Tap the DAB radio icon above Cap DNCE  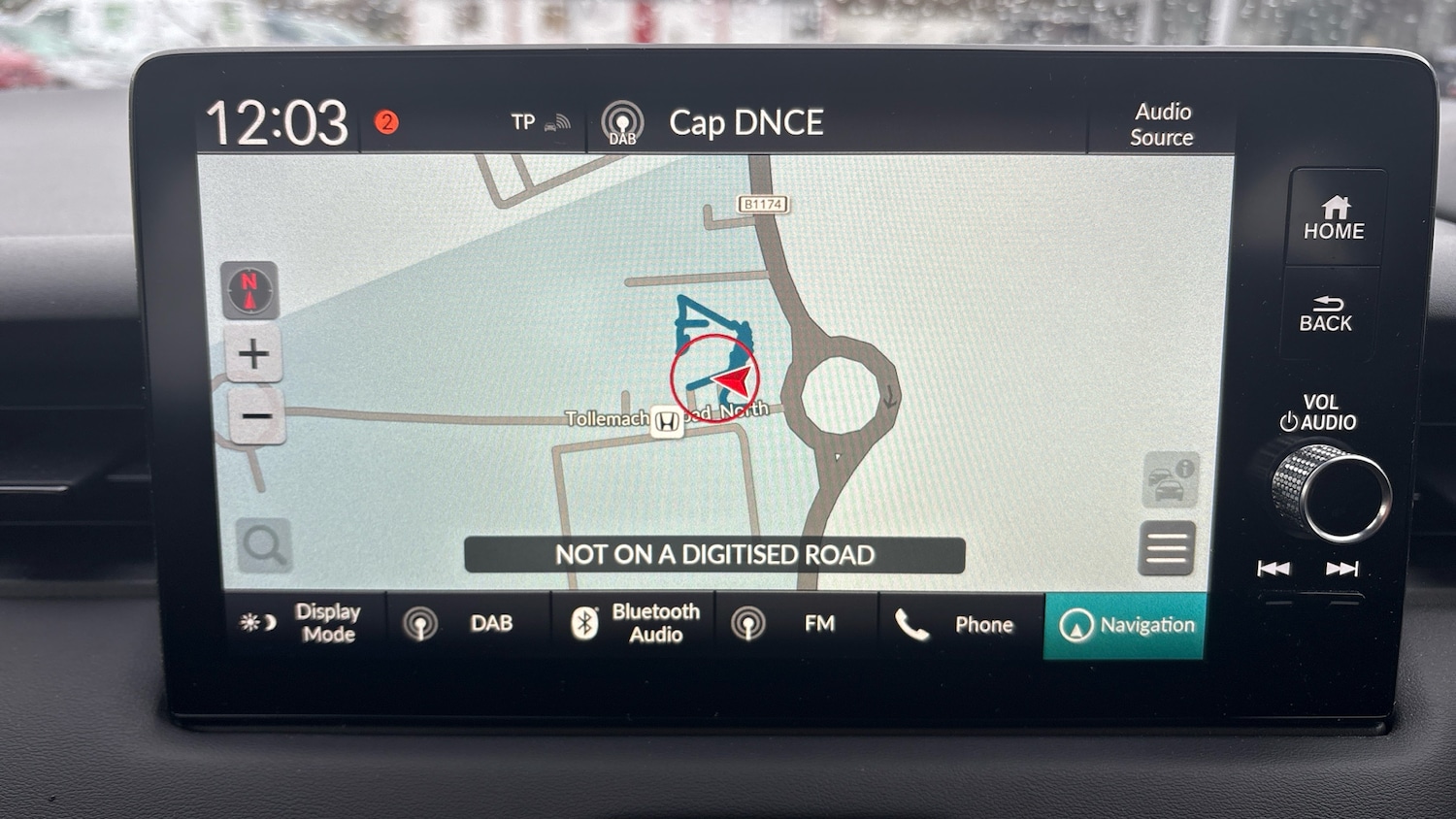[x=621, y=120]
